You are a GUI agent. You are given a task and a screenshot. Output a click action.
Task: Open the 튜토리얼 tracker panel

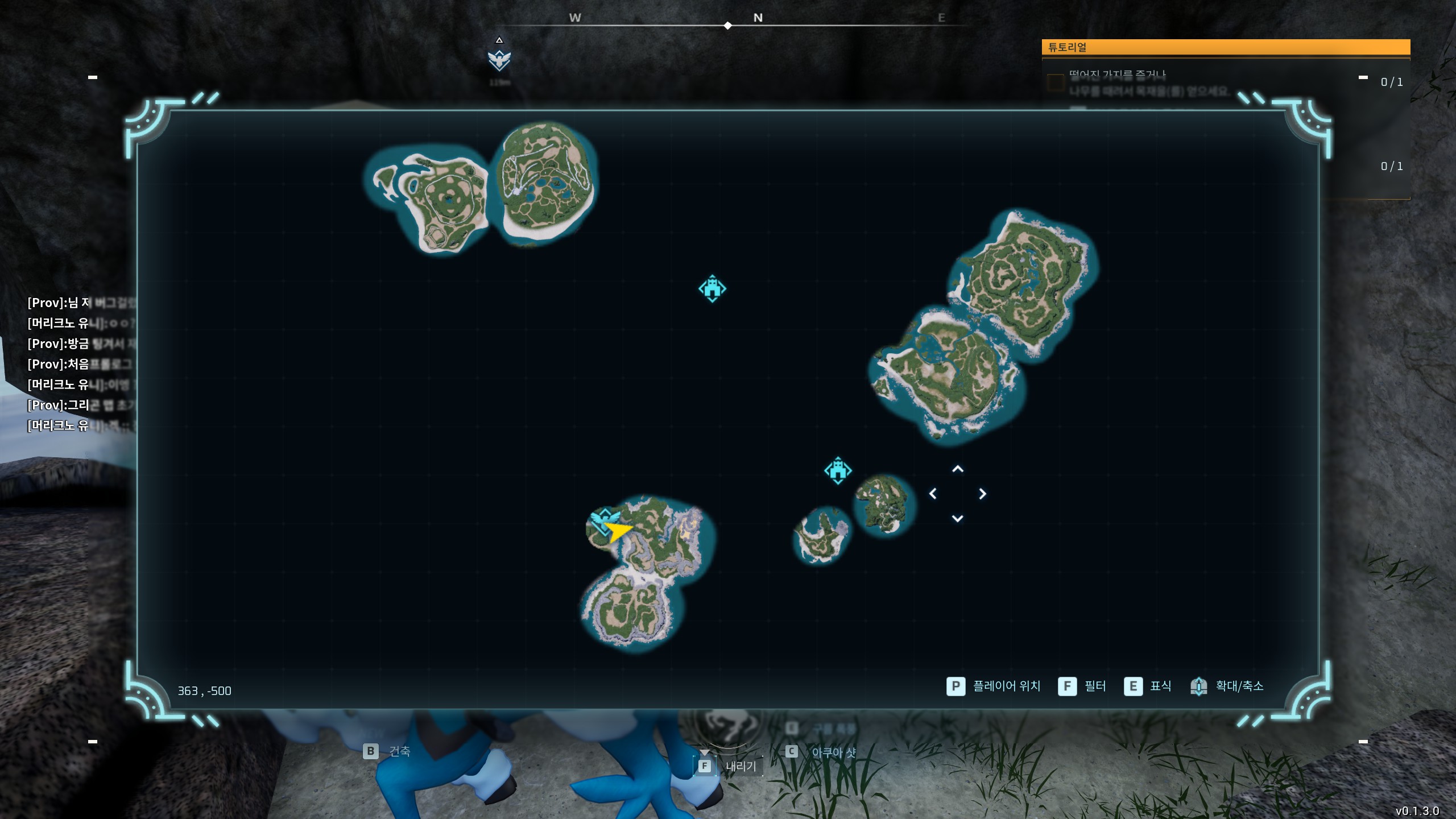pyautogui.click(x=1225, y=47)
